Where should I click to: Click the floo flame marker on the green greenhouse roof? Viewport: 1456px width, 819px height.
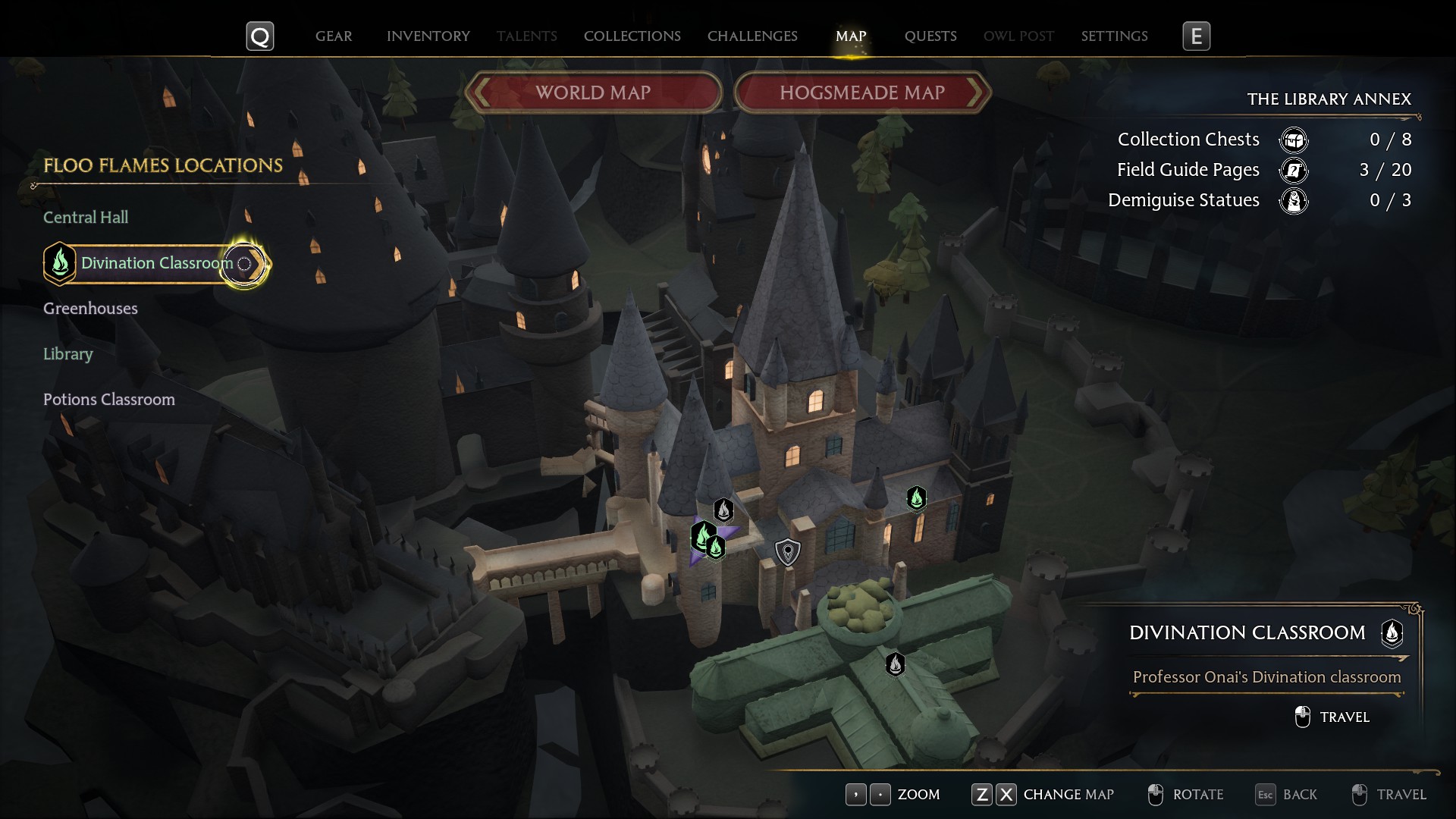895,664
